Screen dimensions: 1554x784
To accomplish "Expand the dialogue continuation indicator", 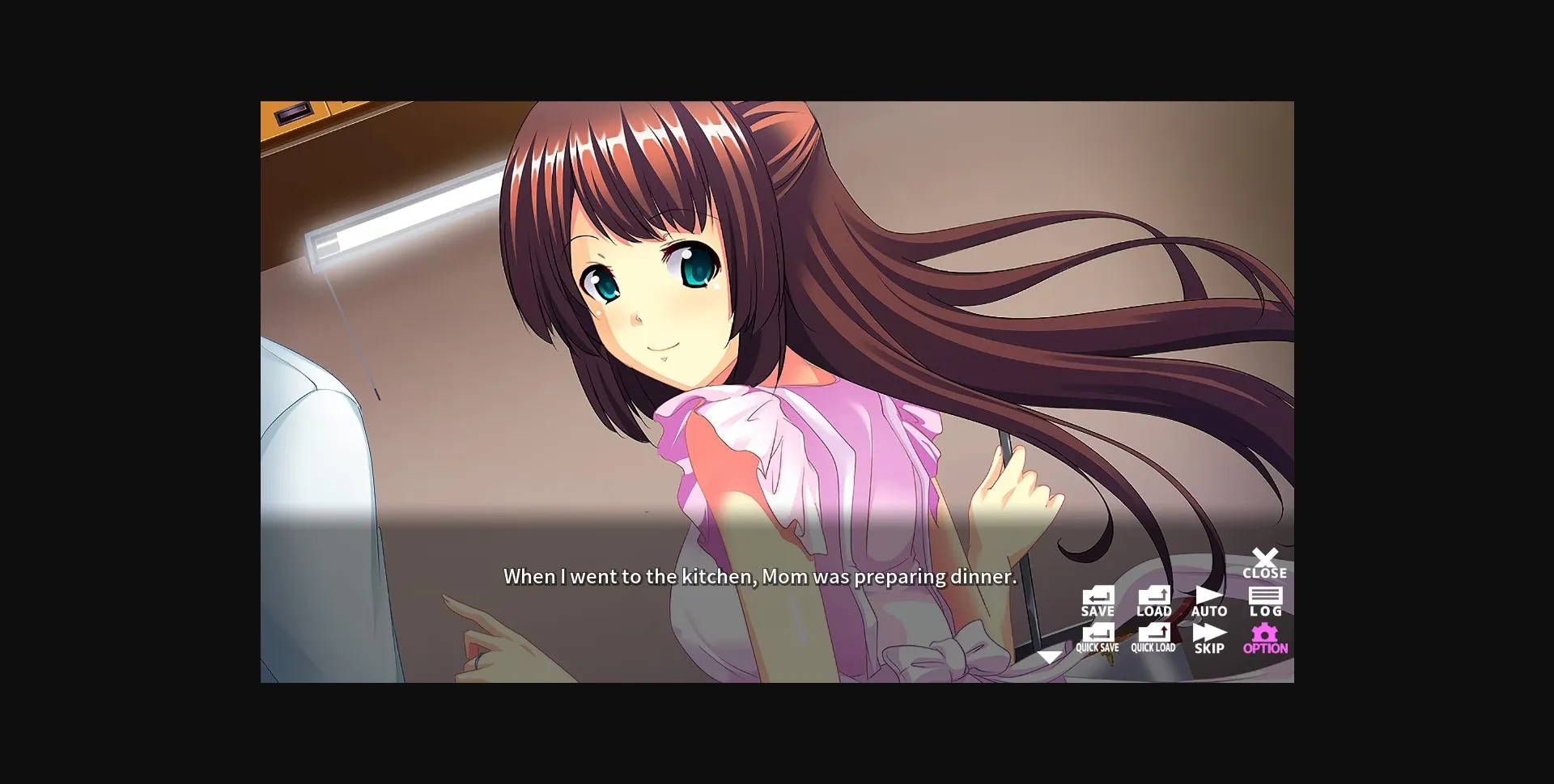I will tap(1051, 657).
